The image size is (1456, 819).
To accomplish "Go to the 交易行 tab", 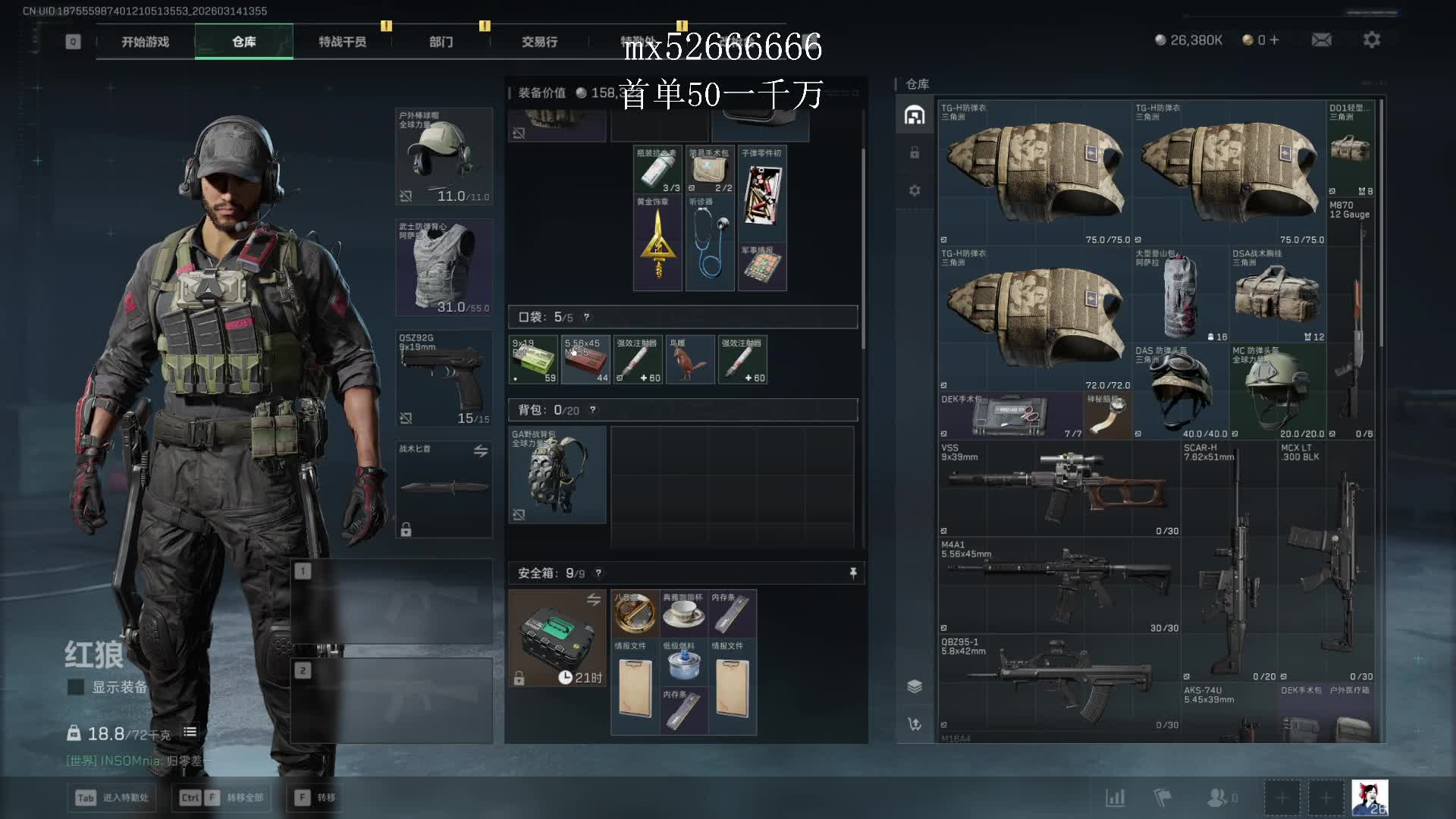I will click(x=539, y=42).
